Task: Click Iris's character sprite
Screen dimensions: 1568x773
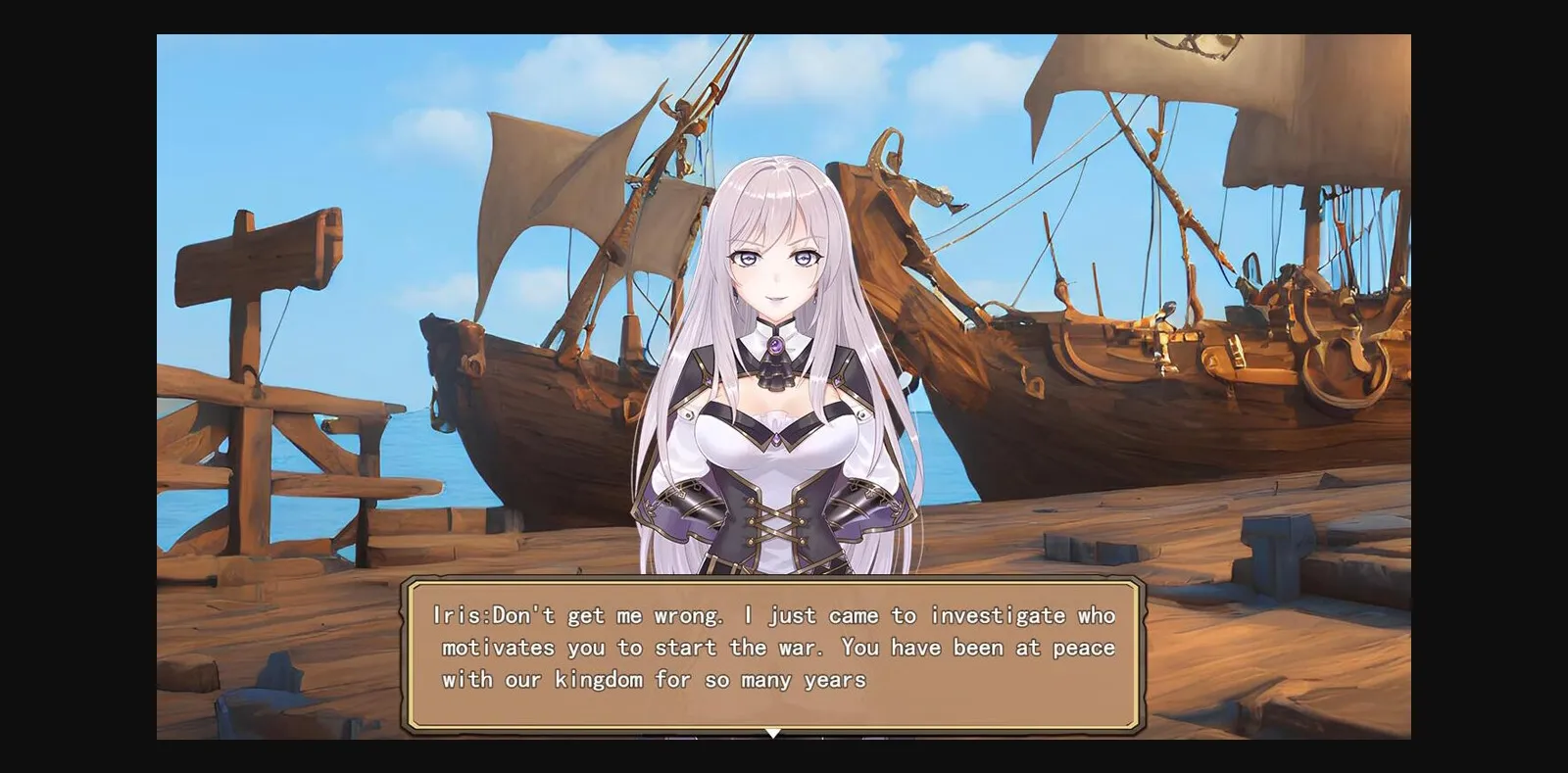Action: pyautogui.click(x=774, y=392)
